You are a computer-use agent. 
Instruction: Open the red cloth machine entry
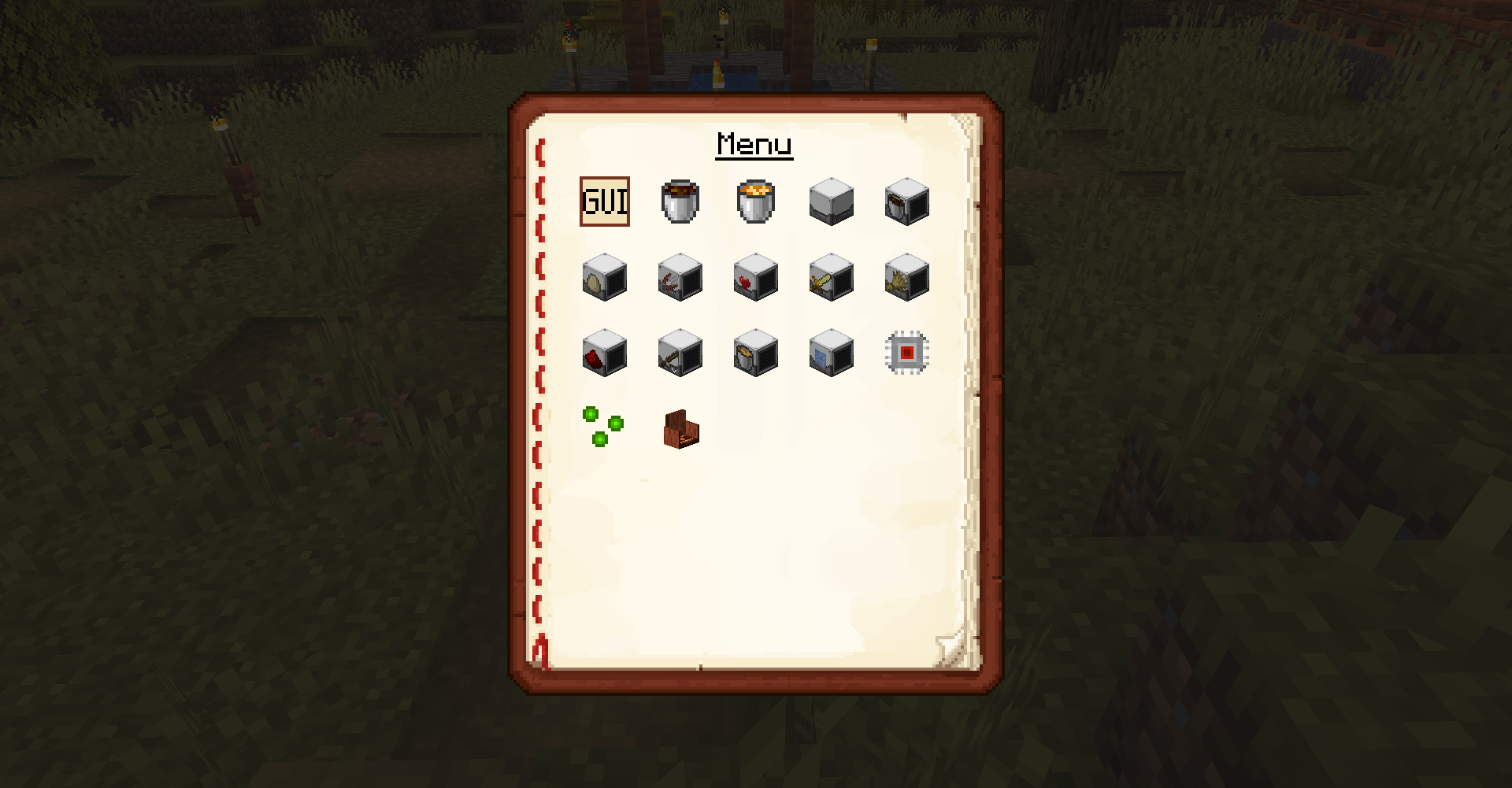(604, 354)
